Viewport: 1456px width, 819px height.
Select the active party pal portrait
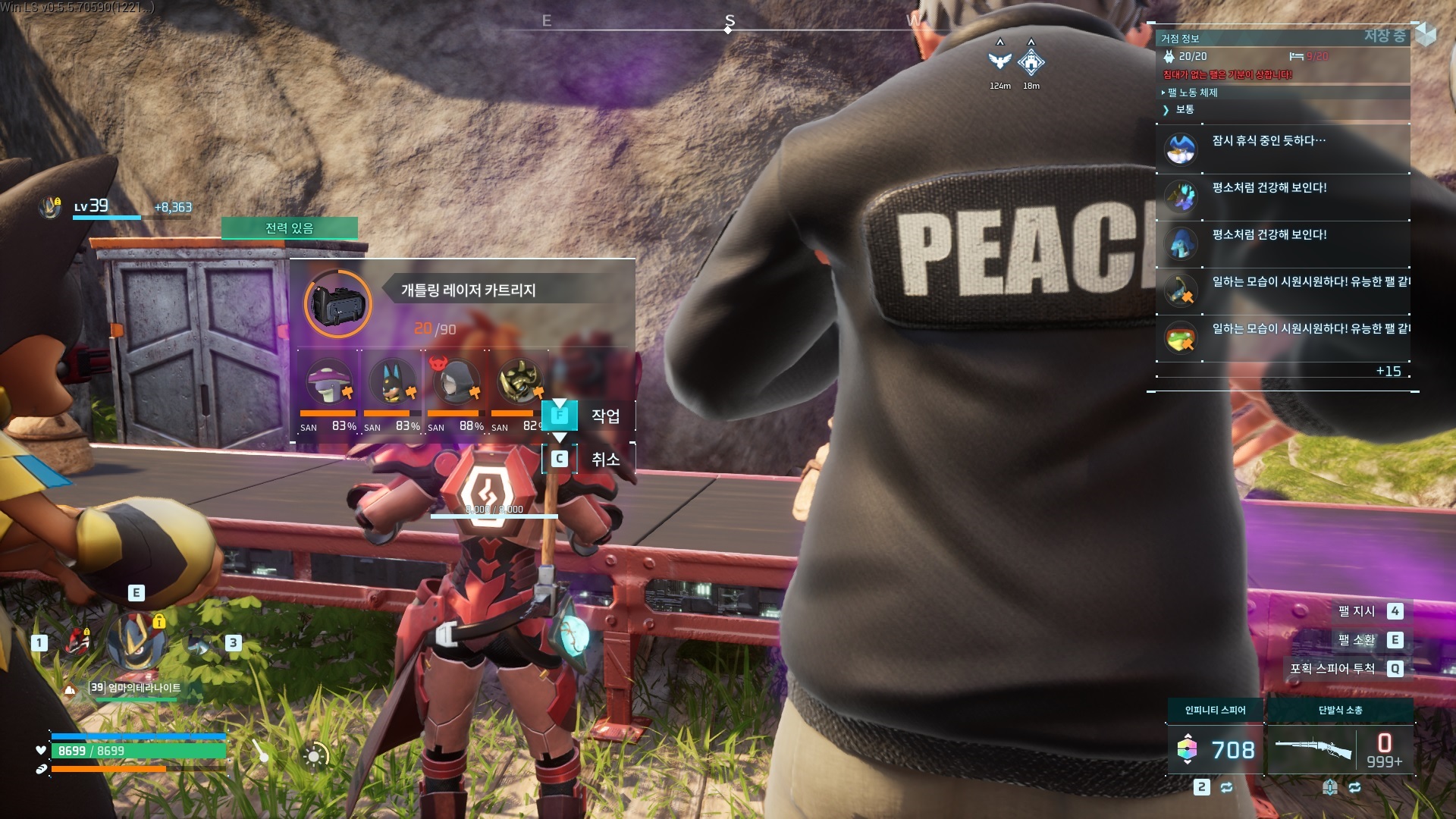point(136,642)
